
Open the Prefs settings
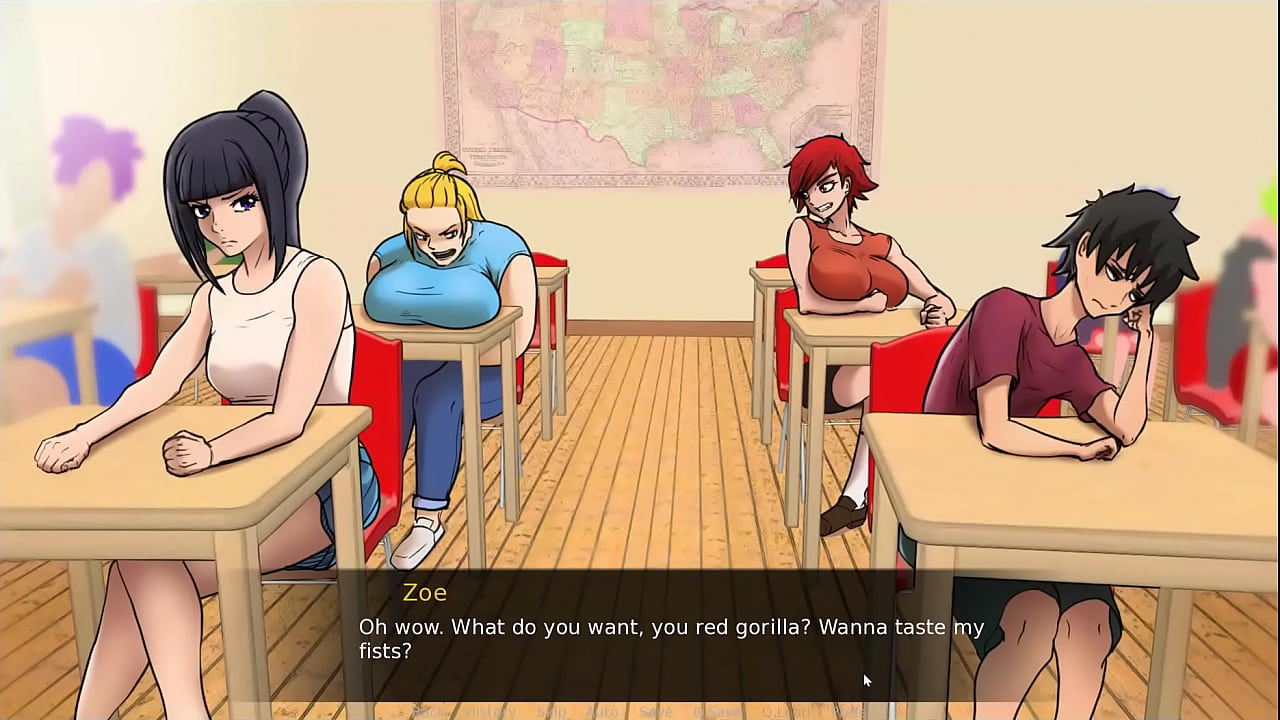pos(848,712)
